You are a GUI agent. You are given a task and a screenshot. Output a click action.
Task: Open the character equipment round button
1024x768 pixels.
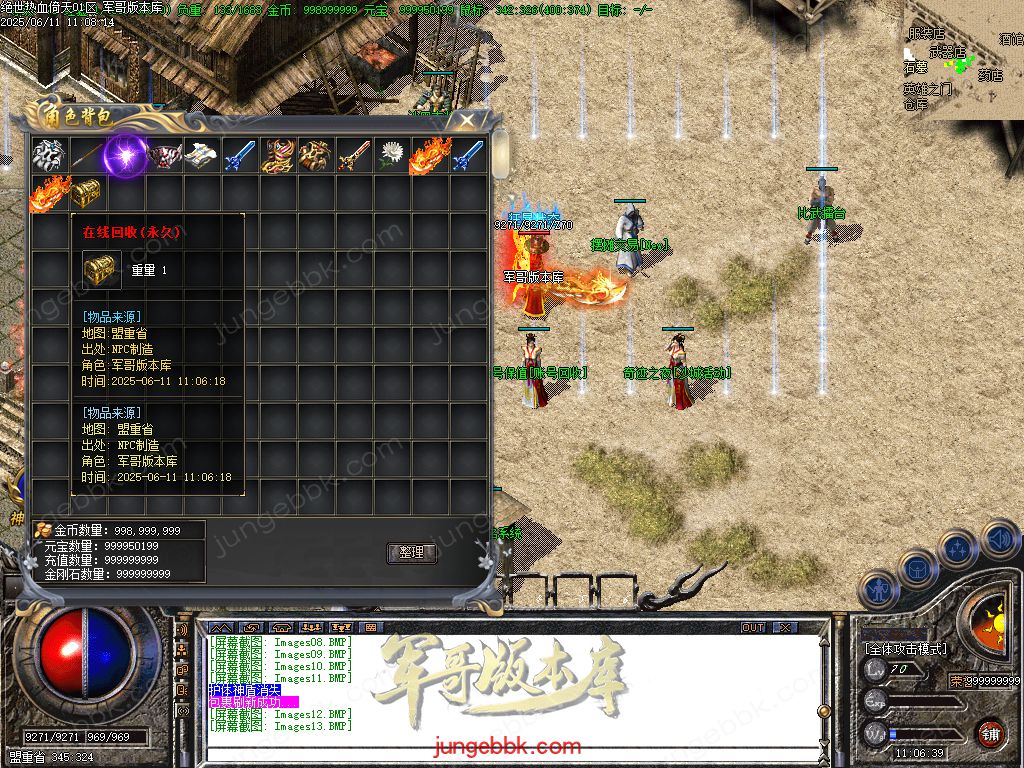click(x=877, y=589)
